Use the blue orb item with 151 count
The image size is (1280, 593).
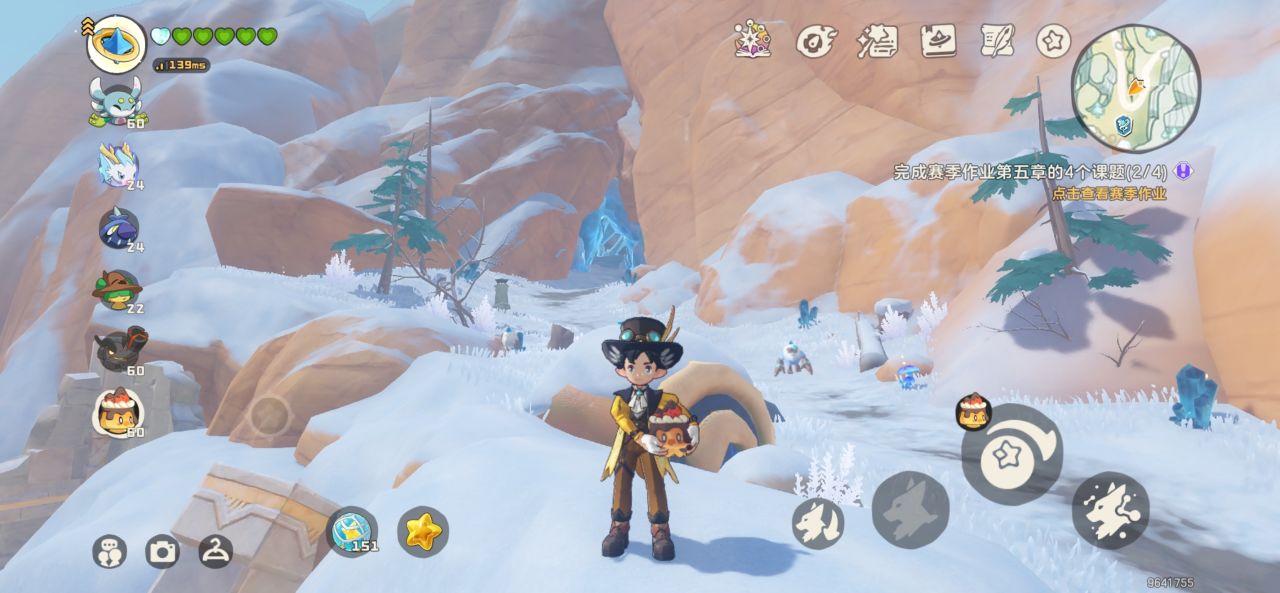point(353,531)
